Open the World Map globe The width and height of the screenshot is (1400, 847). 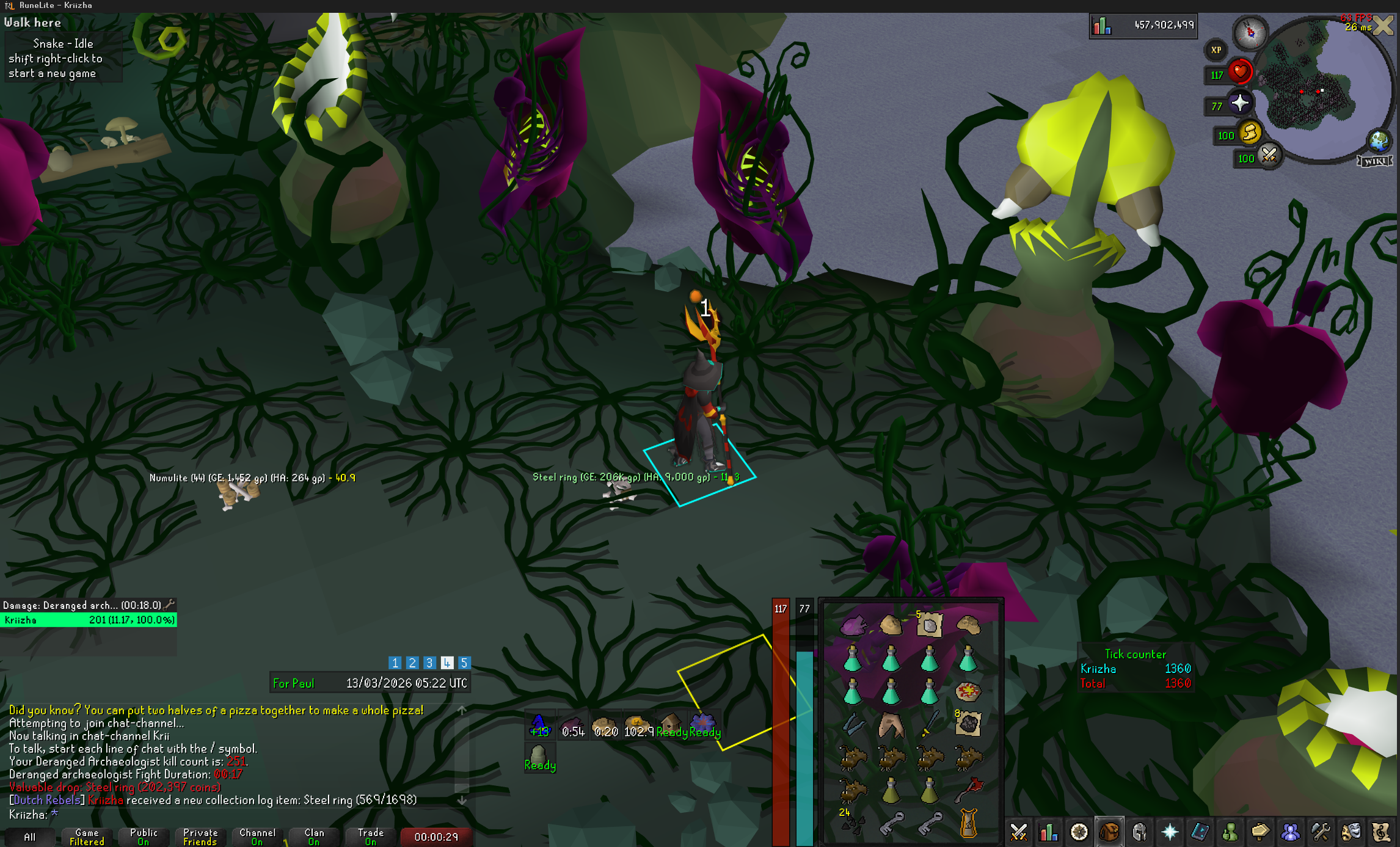[1379, 140]
